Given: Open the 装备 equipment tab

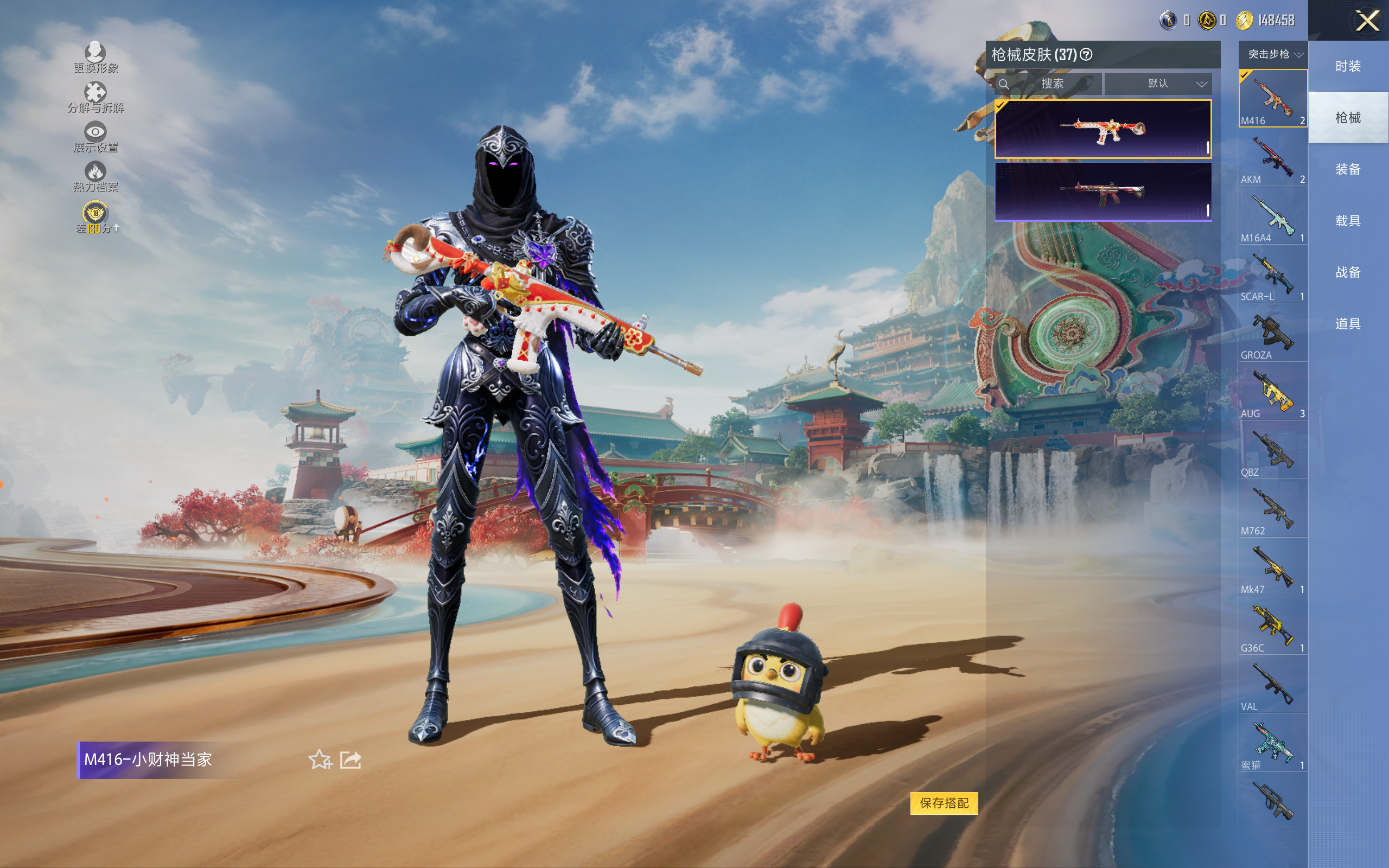Looking at the screenshot, I should click(x=1348, y=169).
